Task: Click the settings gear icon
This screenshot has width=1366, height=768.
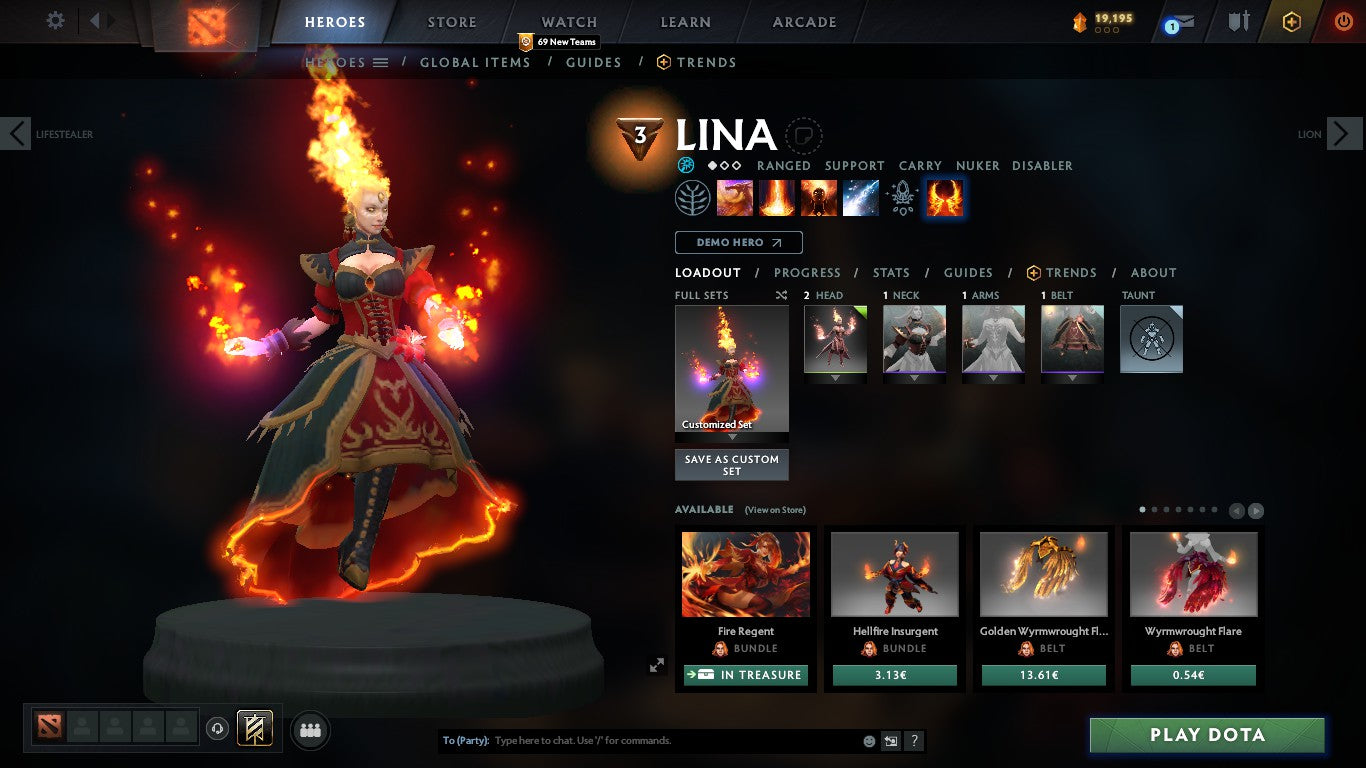Action: 55,20
